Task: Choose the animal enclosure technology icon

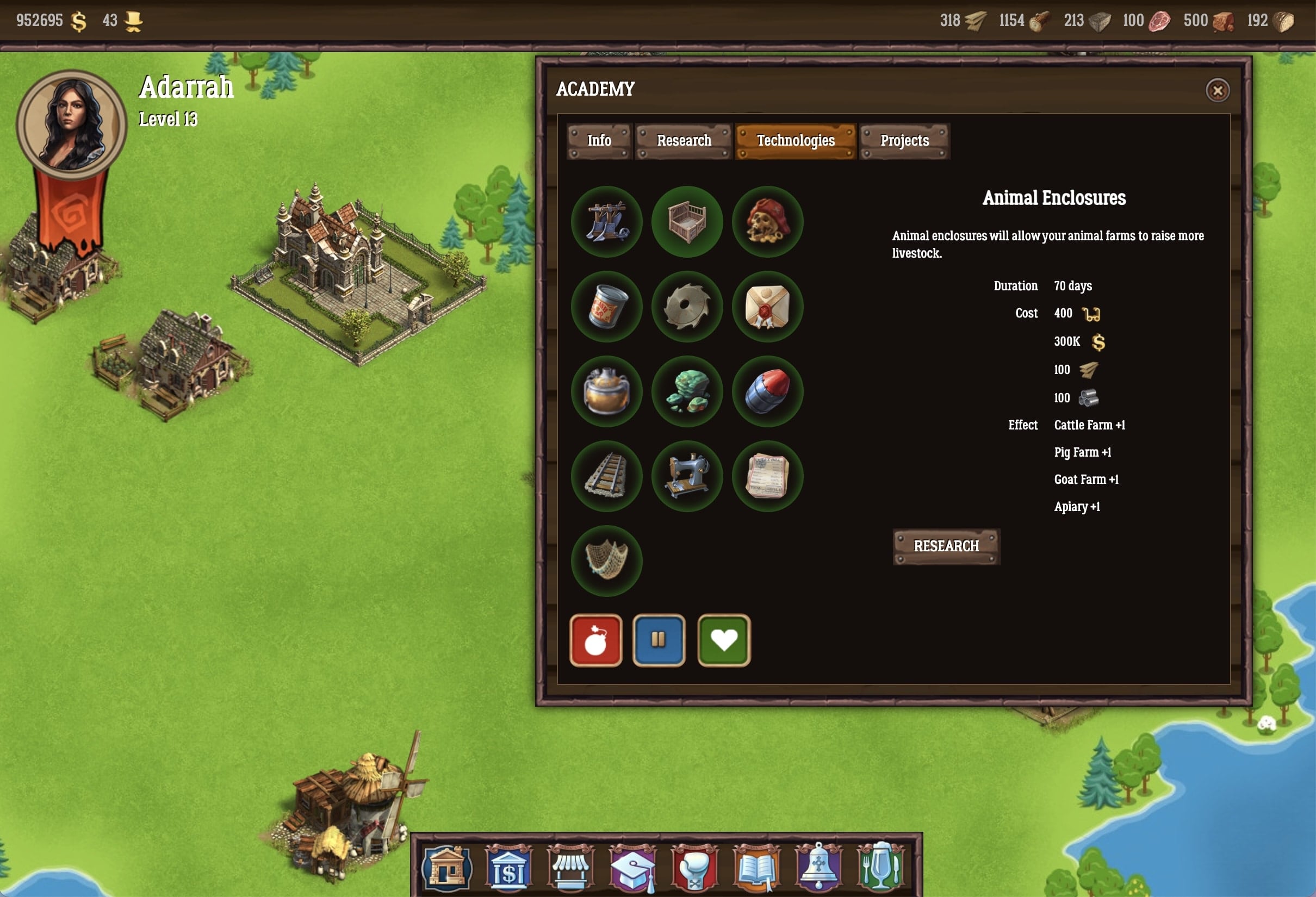Action: pos(687,222)
